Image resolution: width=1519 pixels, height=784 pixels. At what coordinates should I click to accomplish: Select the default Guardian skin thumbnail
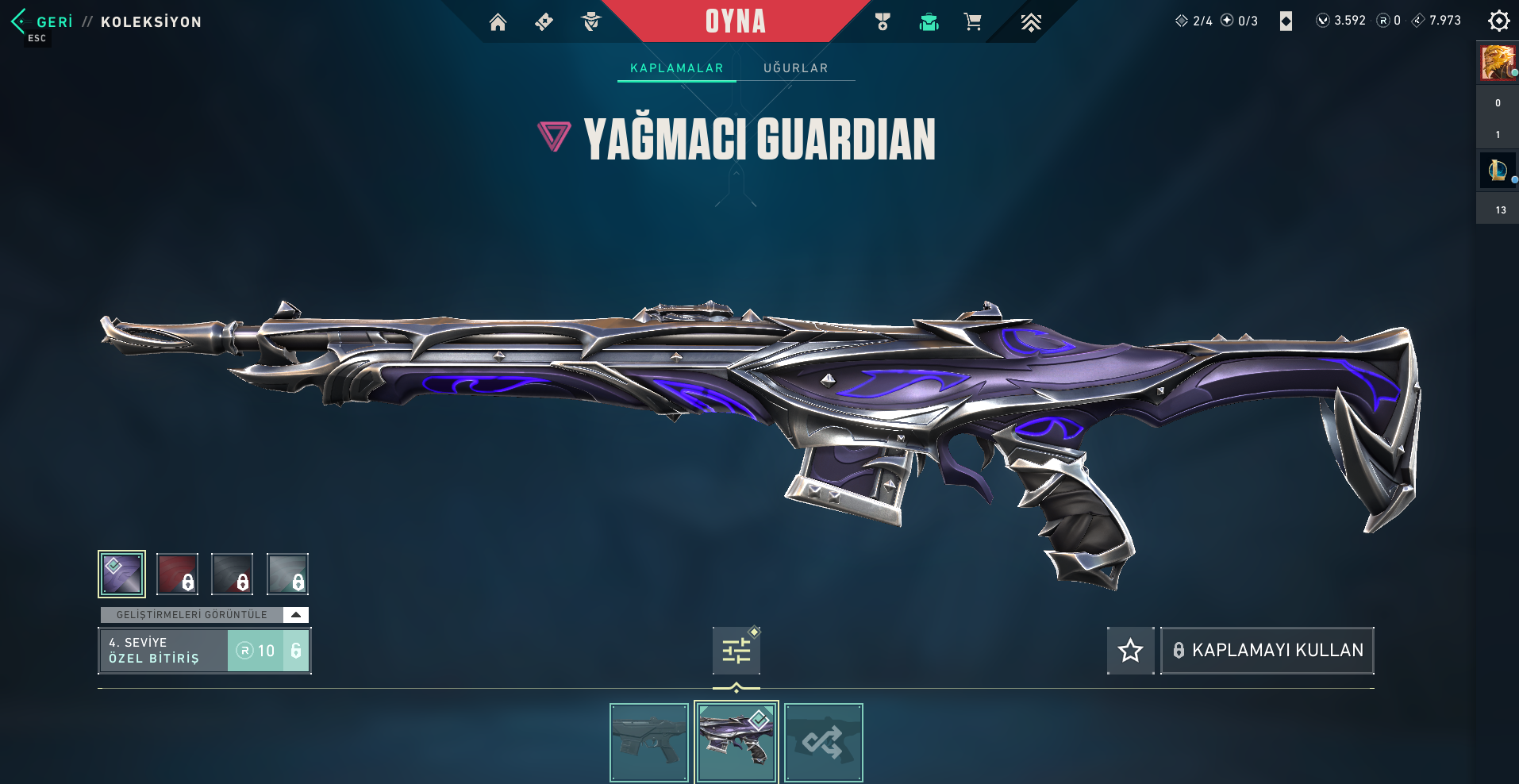tap(648, 743)
